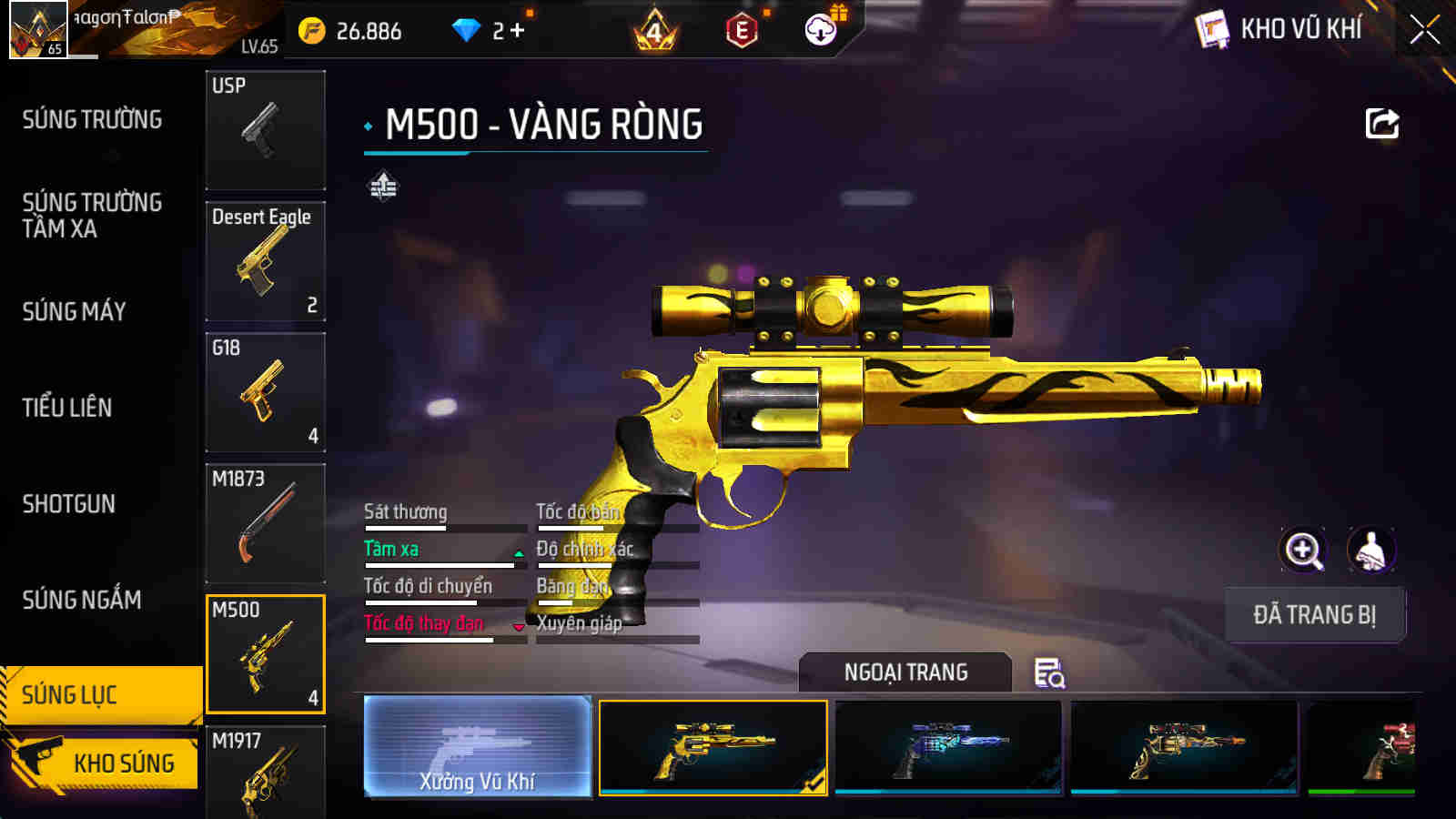Select the Desert Eagle from the weapon list
This screenshot has width=1456, height=819.
(x=265, y=261)
